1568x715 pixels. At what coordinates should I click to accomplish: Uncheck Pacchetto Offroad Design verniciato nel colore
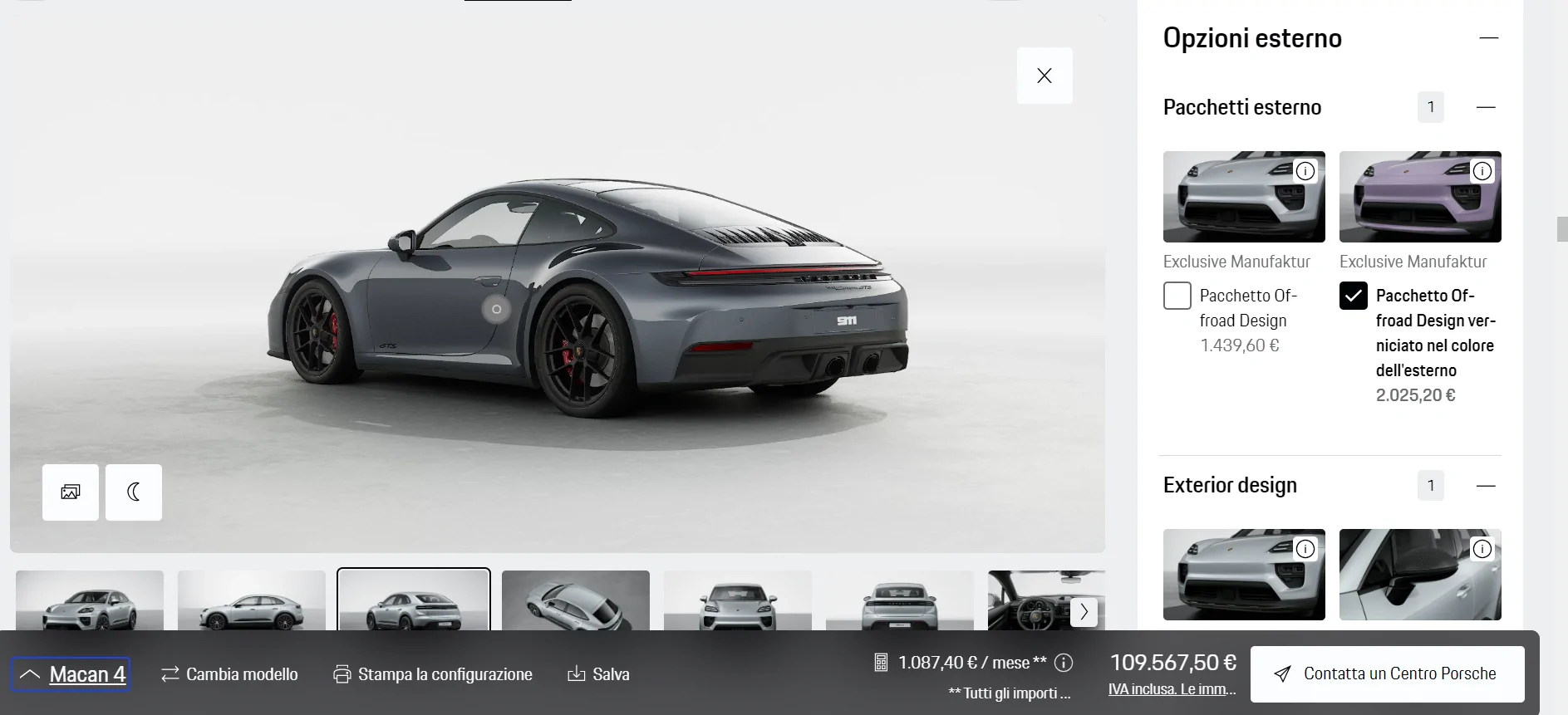pyautogui.click(x=1354, y=296)
